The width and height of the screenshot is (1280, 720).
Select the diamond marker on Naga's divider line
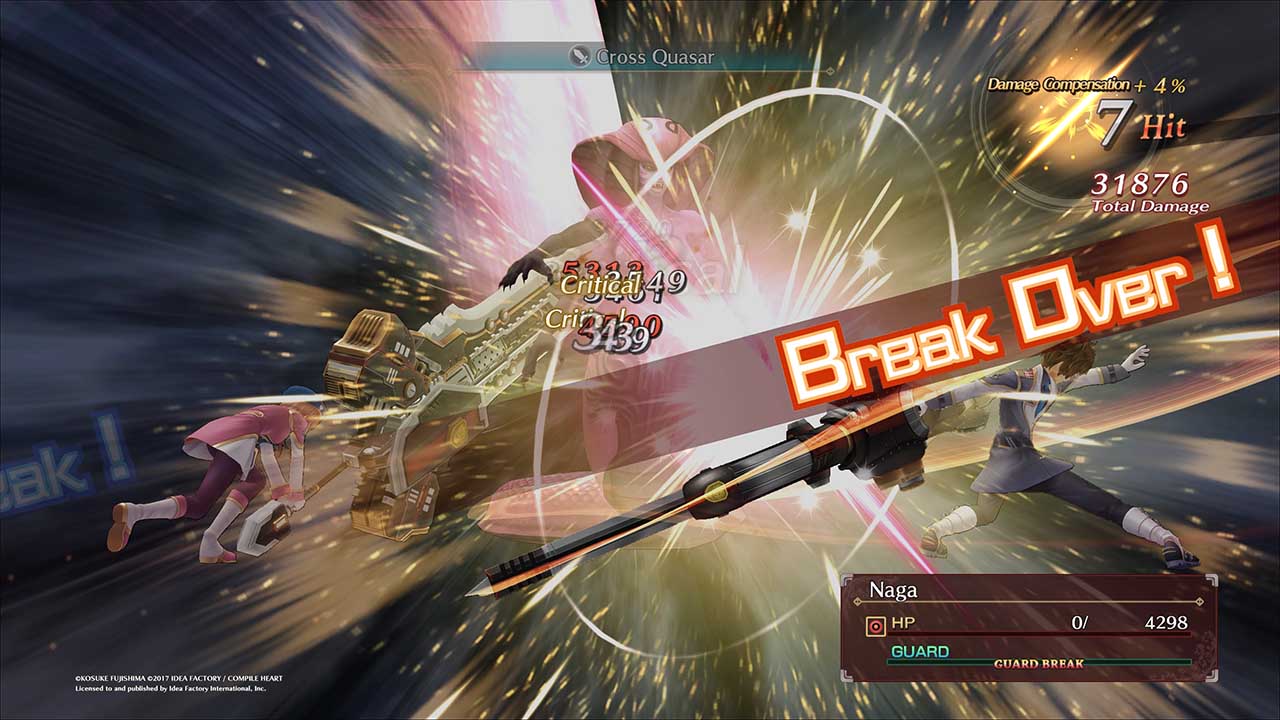coord(857,602)
